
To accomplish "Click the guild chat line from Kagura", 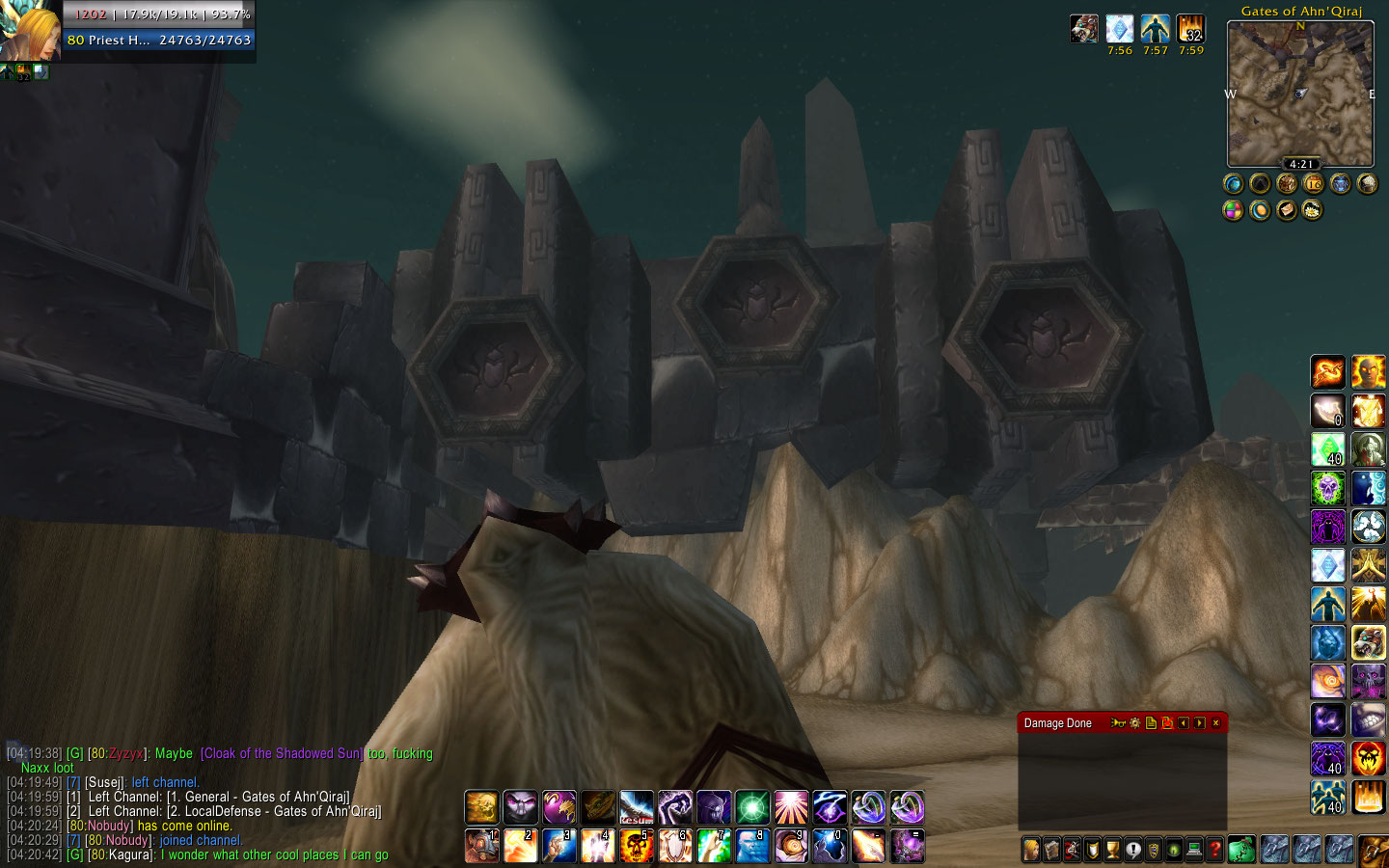I will click(241, 855).
